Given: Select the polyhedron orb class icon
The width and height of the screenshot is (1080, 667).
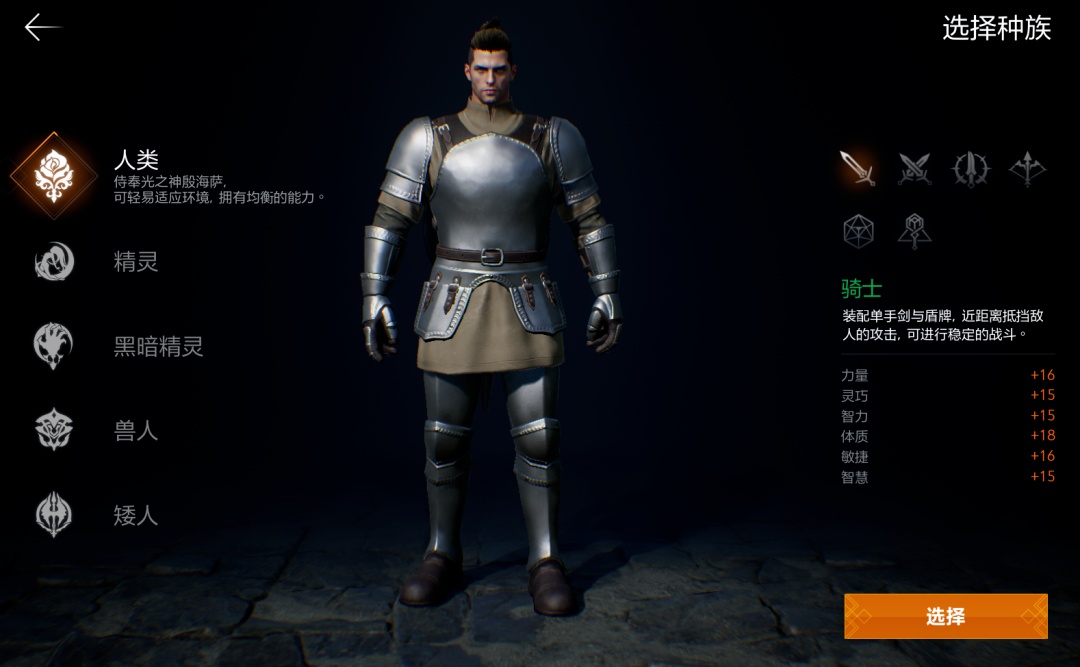Looking at the screenshot, I should tap(858, 231).
